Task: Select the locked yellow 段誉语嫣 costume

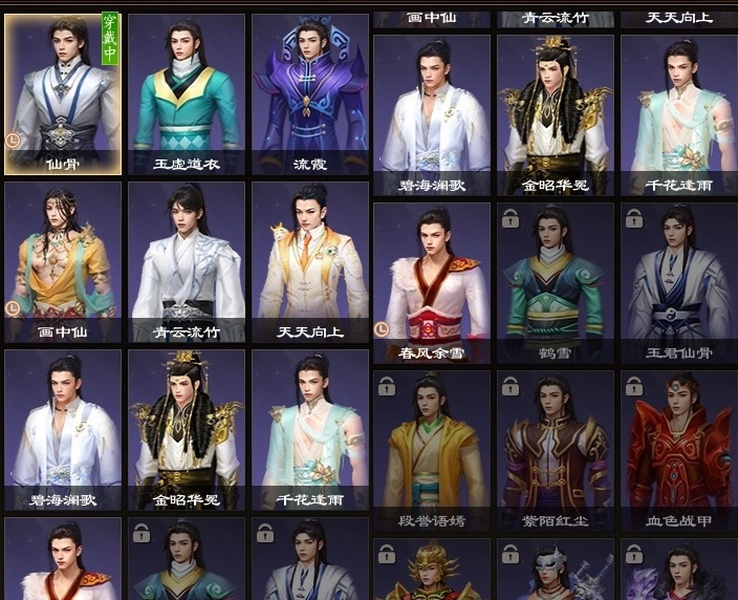Action: click(432, 450)
